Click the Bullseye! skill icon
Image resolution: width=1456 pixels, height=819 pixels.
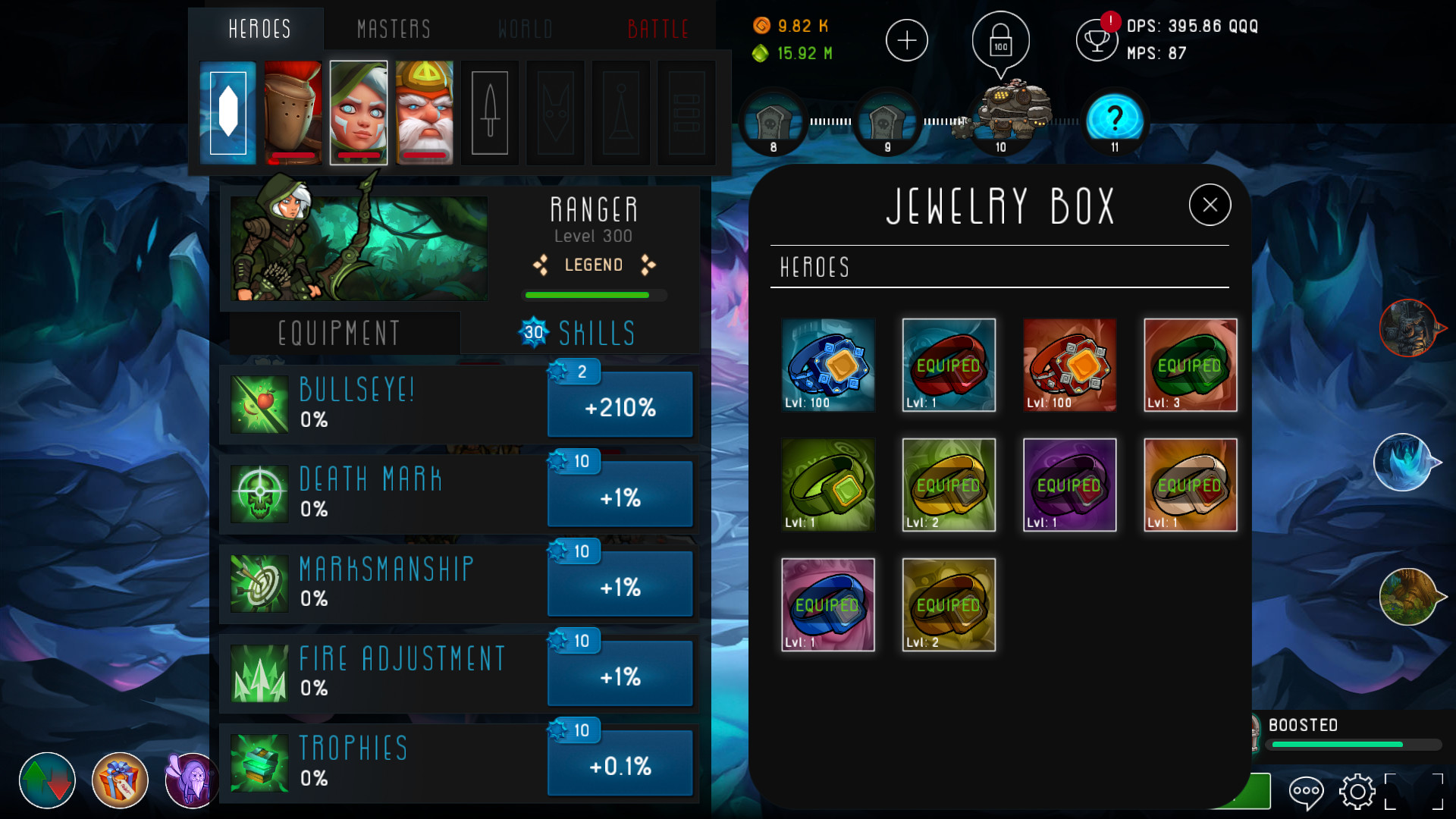click(259, 403)
